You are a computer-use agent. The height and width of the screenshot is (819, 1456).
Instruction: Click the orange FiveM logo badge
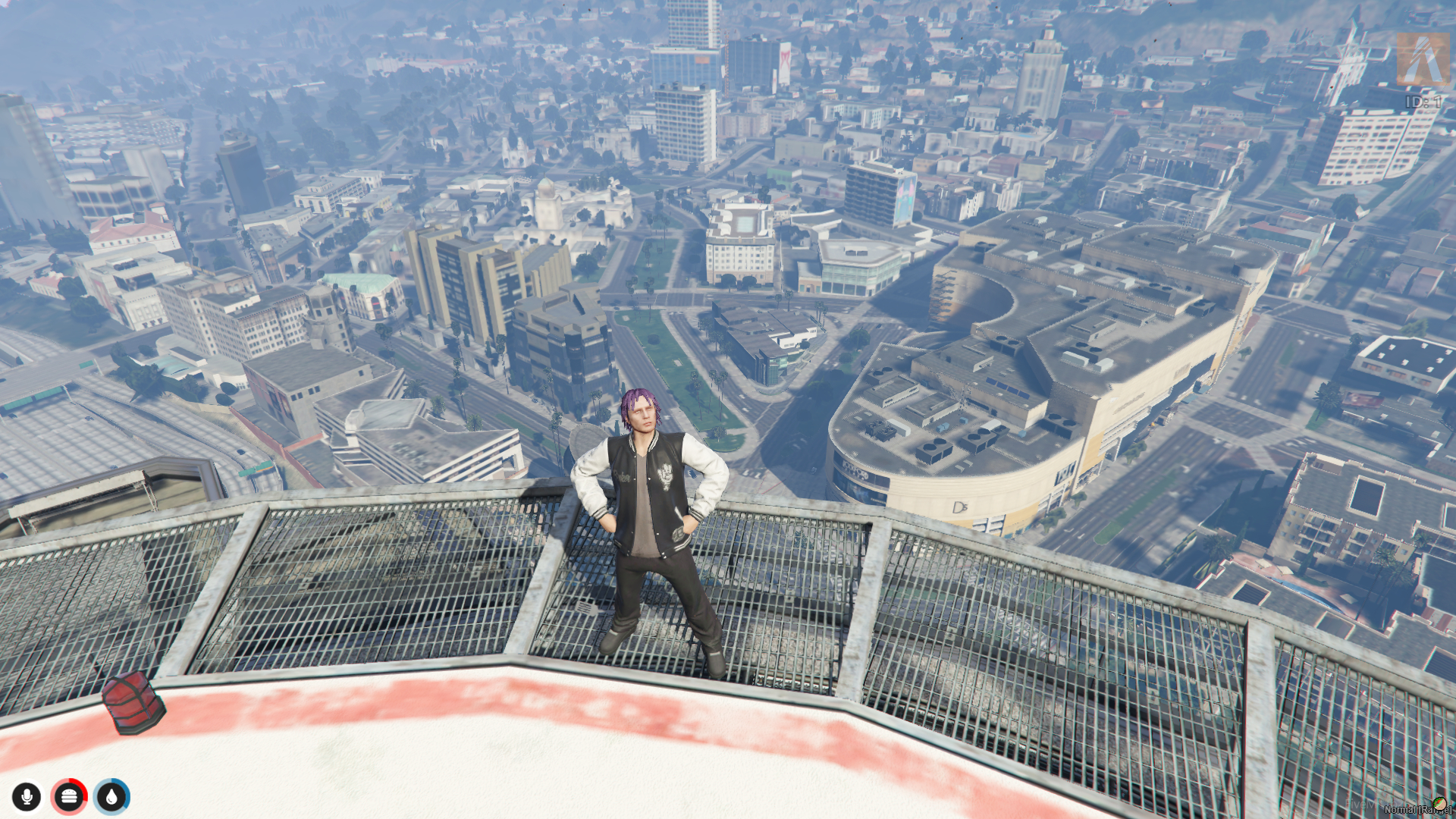(1422, 59)
